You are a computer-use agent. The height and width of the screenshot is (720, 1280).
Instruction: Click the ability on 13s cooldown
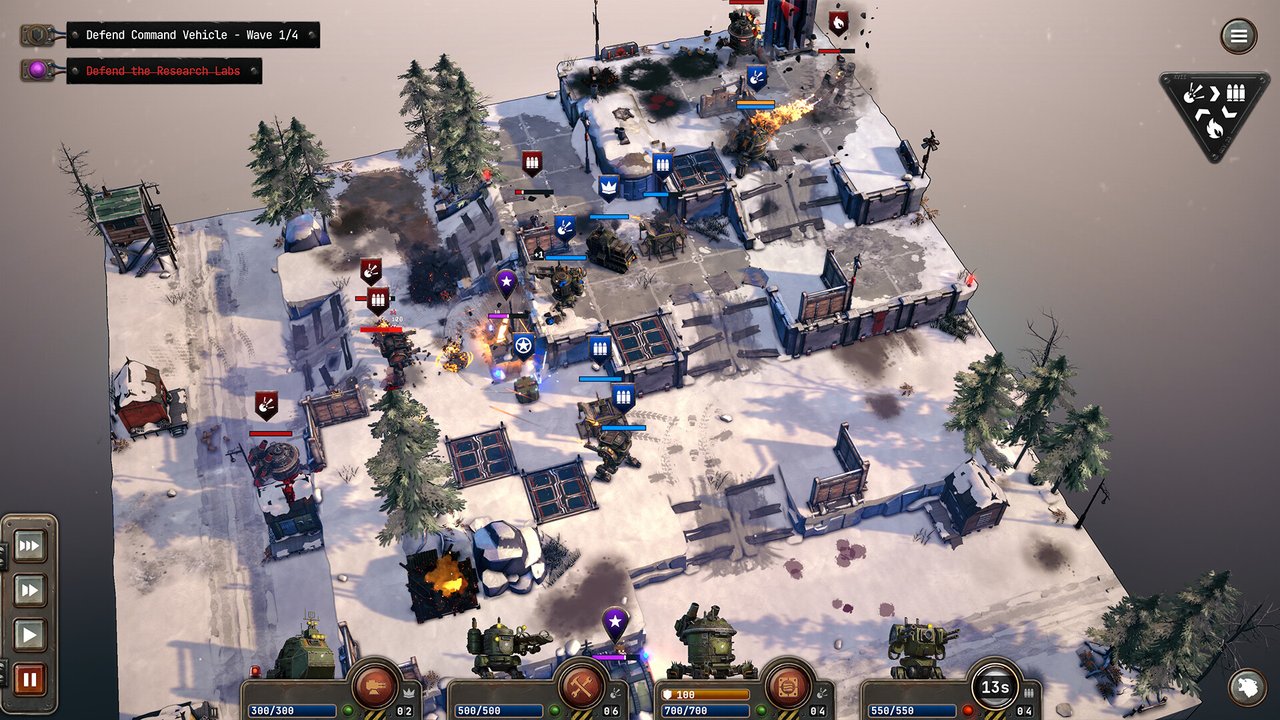point(995,687)
